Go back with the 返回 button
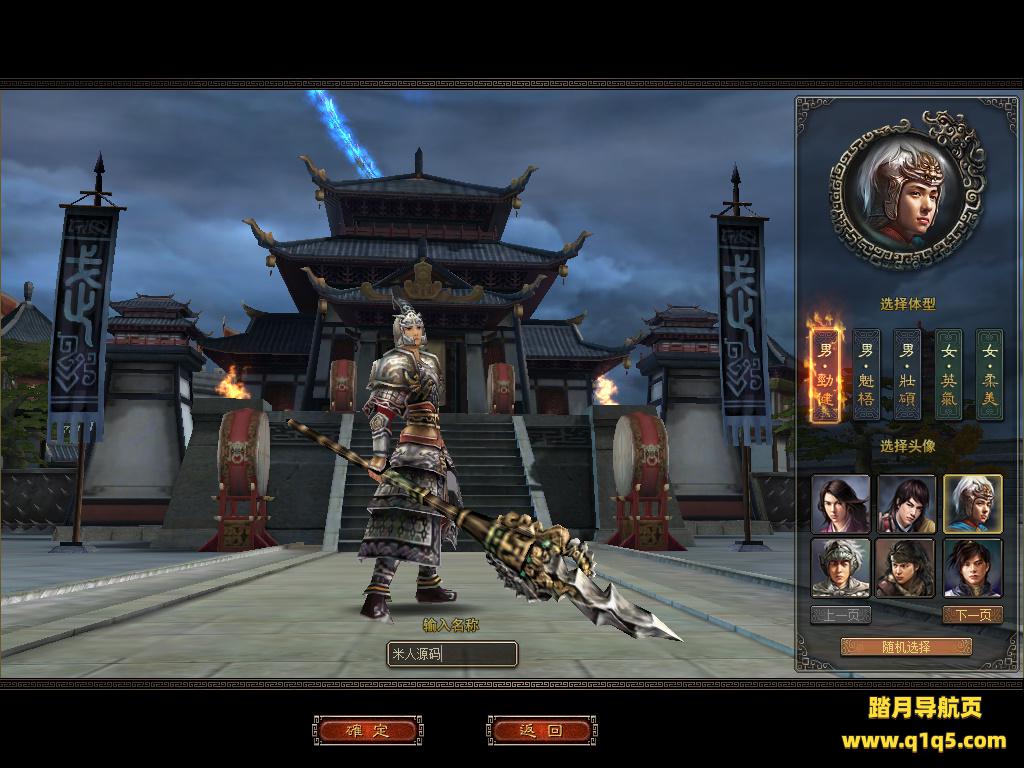Viewport: 1024px width, 768px height. click(542, 731)
